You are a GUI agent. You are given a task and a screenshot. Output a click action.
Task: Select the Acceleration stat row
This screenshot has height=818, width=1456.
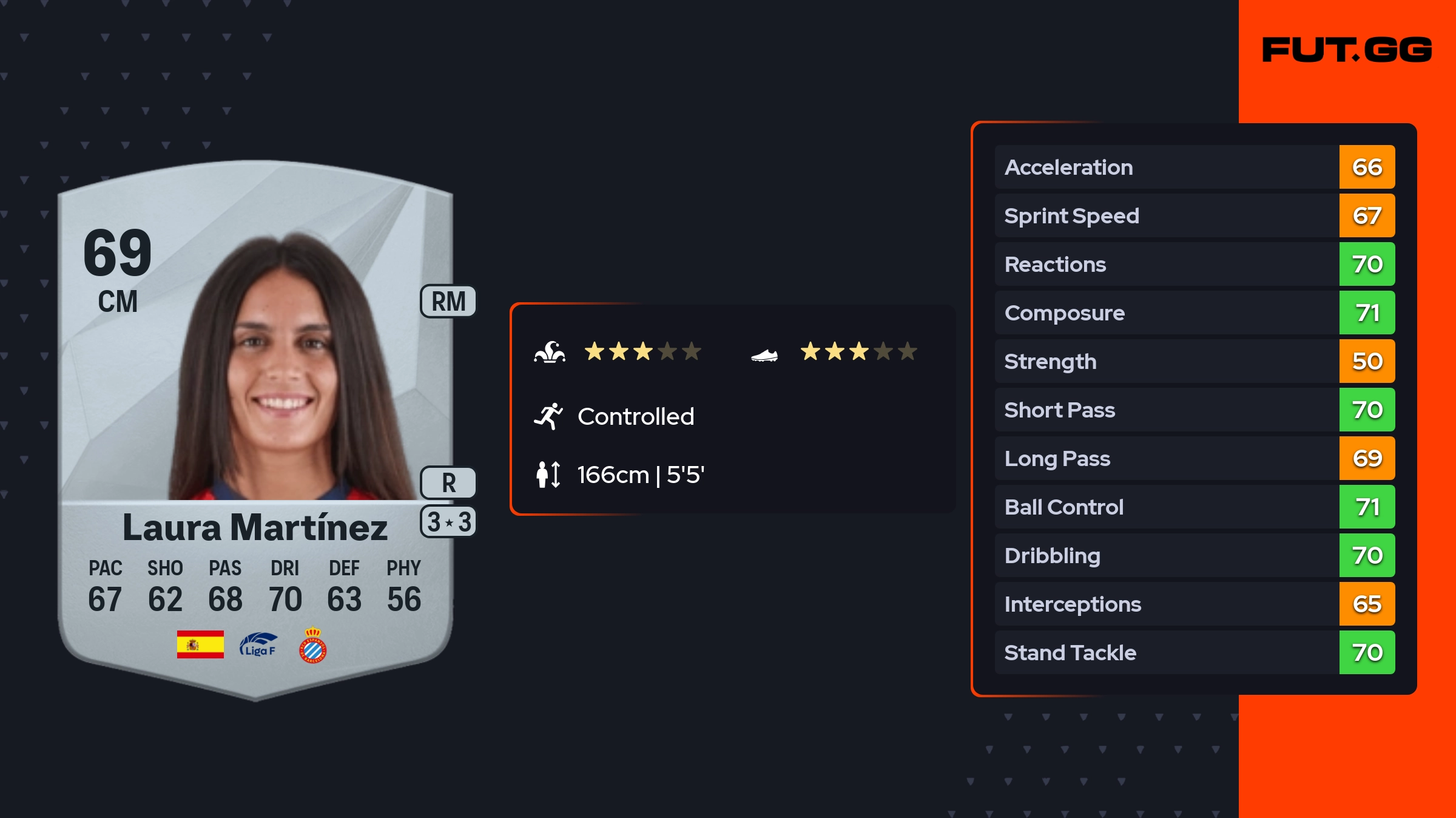(1194, 167)
